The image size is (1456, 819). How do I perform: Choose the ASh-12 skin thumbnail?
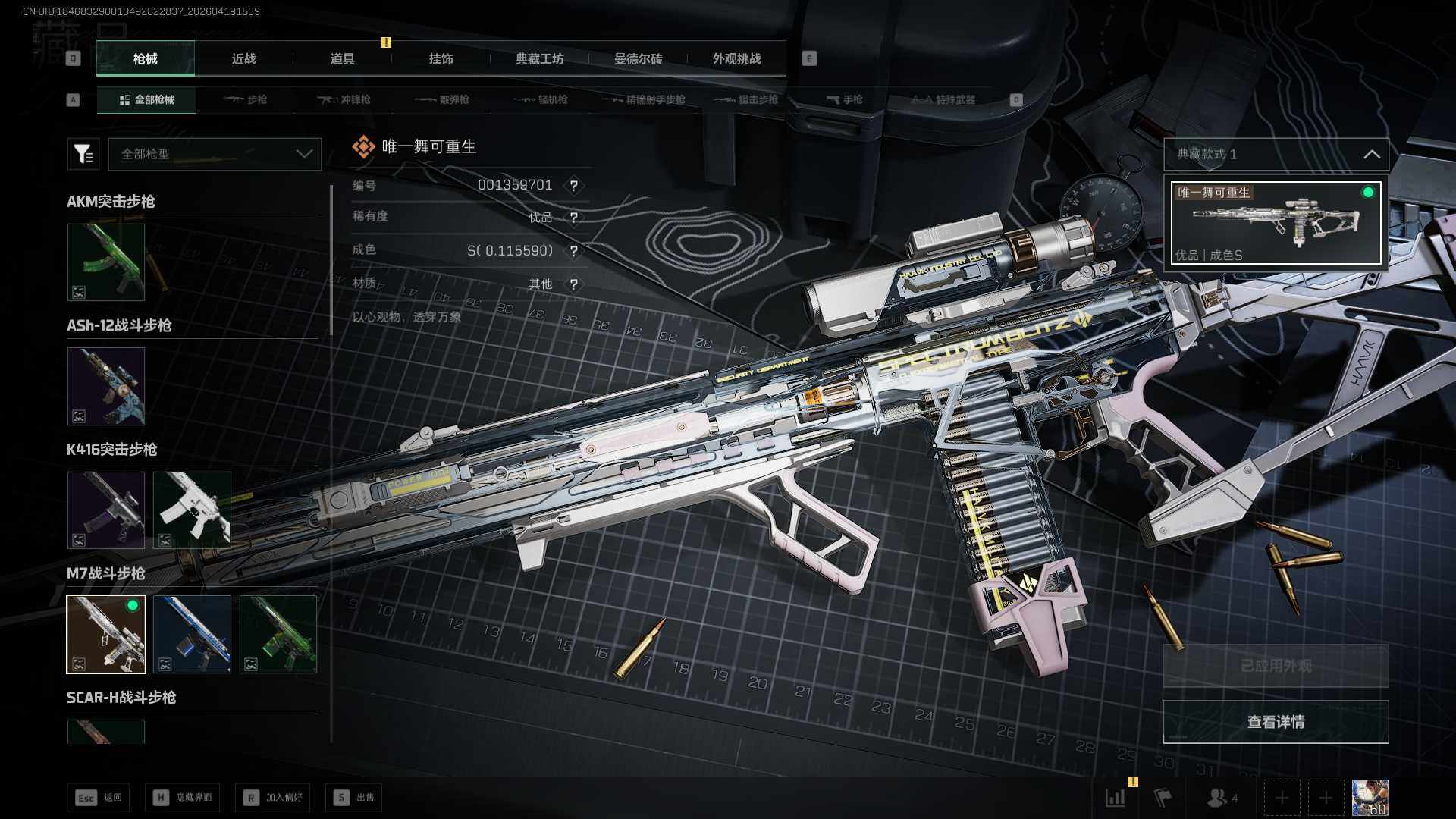106,386
